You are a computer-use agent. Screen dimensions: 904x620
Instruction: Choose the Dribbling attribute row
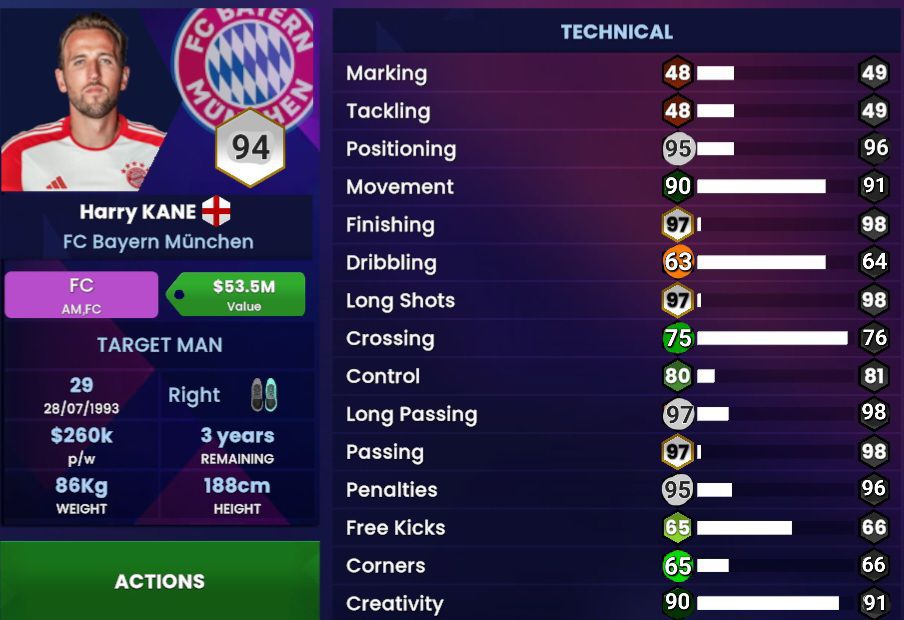pos(616,263)
